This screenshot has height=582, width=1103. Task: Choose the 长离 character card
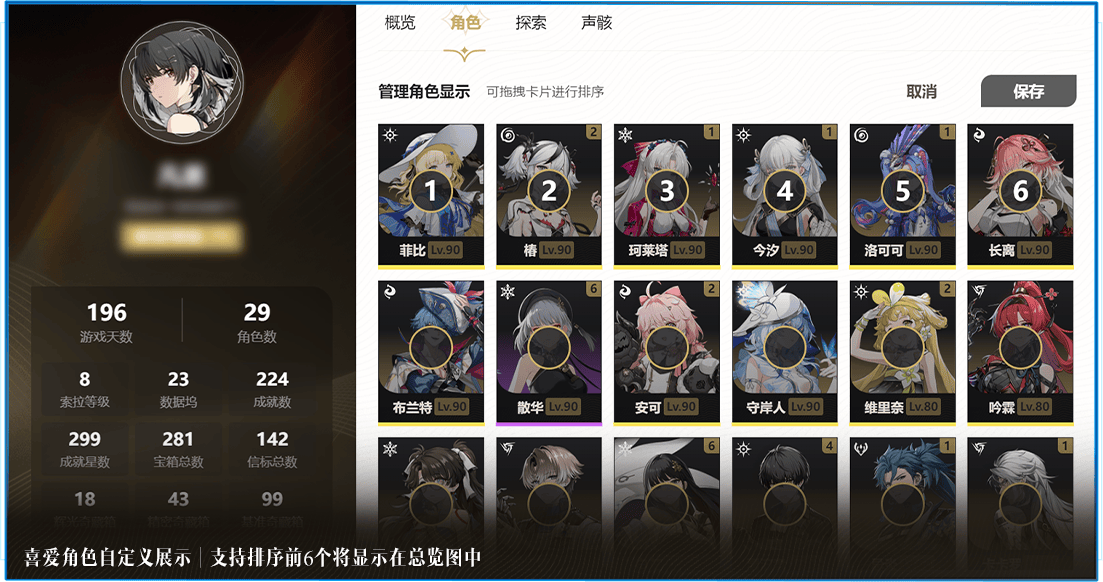[1020, 194]
